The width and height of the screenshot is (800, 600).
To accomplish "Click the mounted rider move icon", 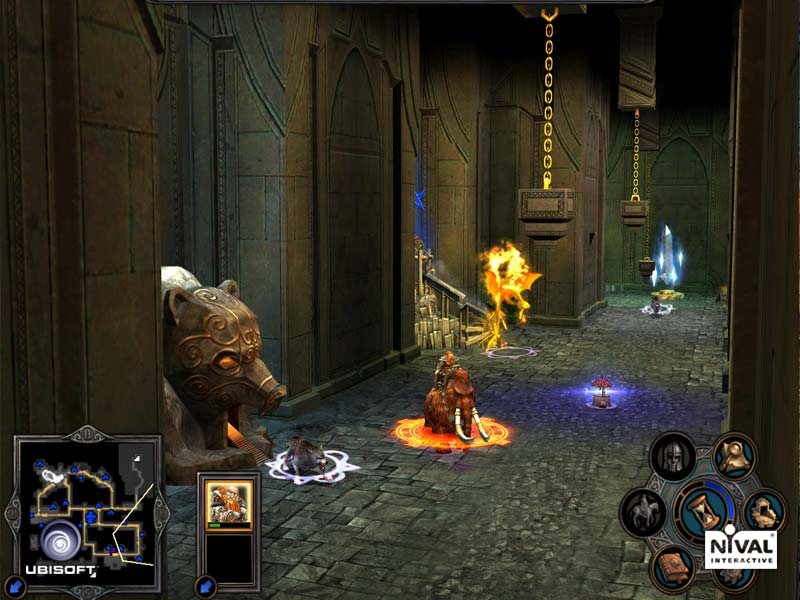I will click(643, 512).
